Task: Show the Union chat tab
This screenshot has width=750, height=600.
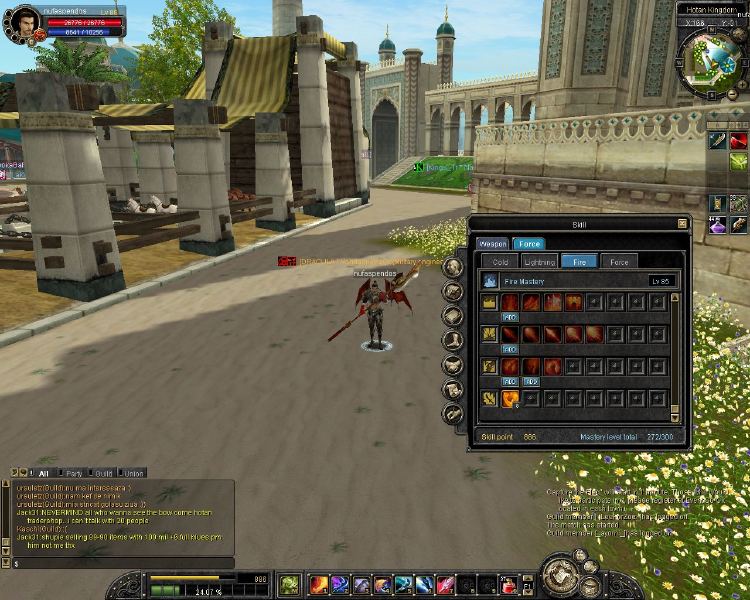Action: (134, 473)
